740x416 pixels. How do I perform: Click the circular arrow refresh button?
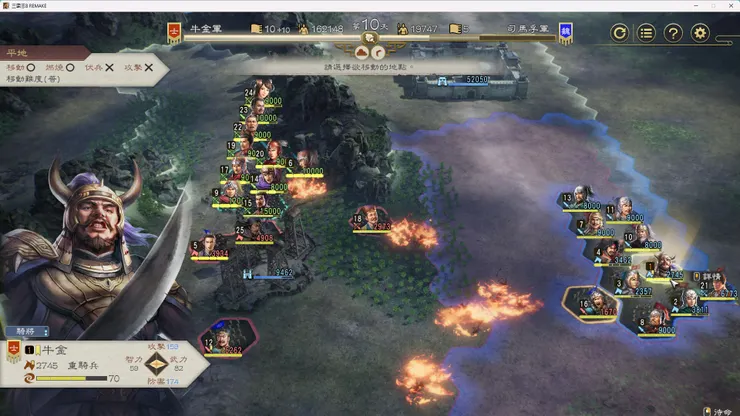(620, 33)
